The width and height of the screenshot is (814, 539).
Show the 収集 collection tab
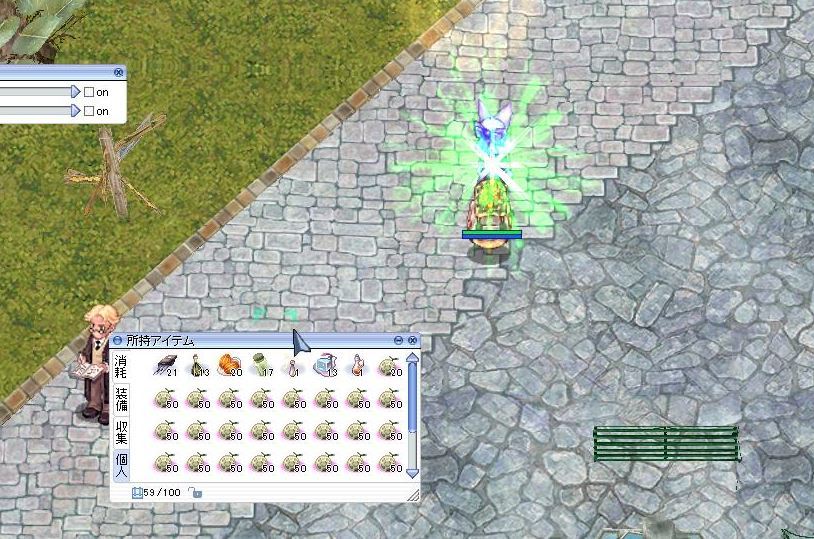121,433
